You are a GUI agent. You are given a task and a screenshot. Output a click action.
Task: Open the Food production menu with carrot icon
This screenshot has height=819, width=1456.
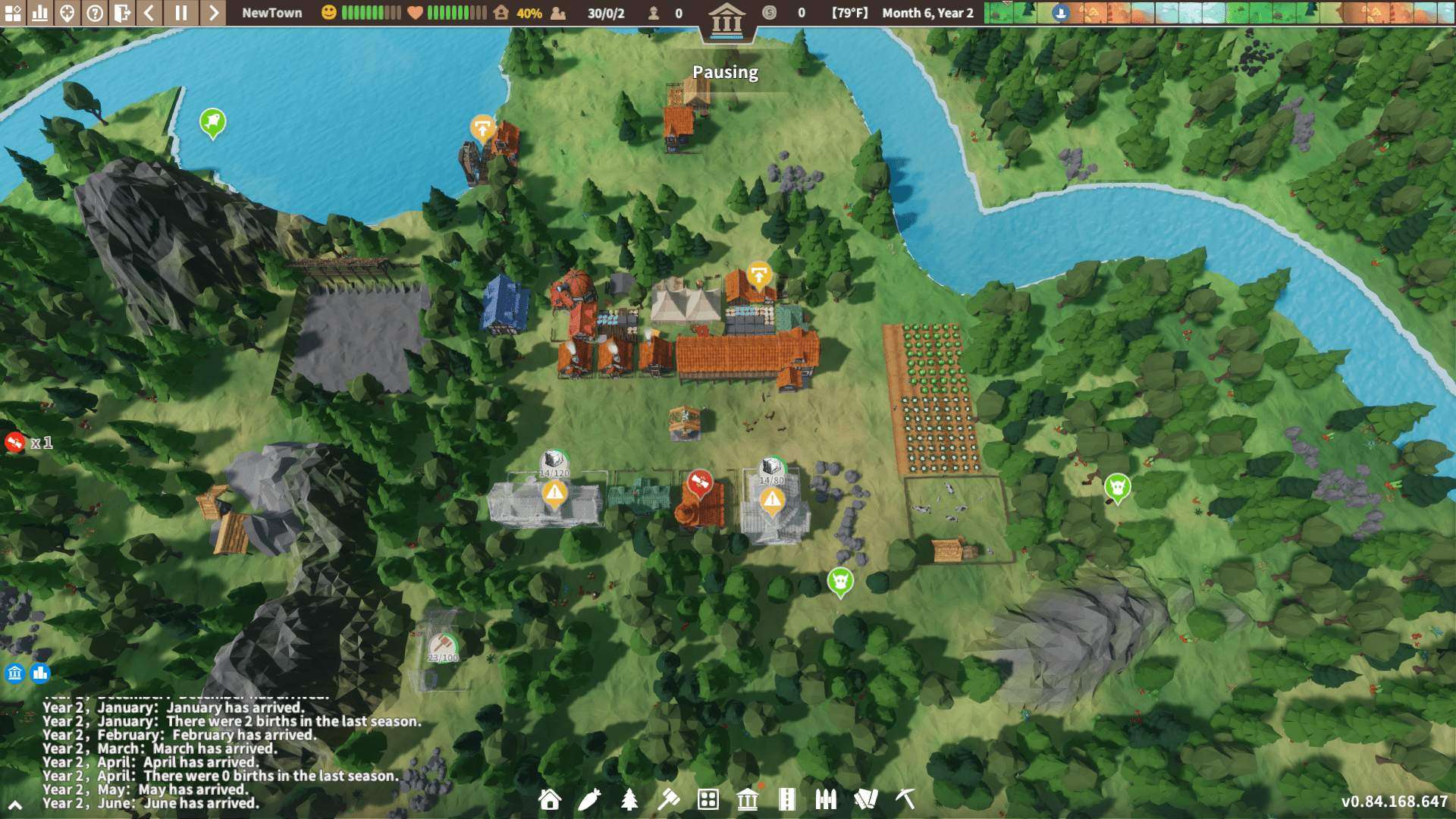click(x=590, y=800)
